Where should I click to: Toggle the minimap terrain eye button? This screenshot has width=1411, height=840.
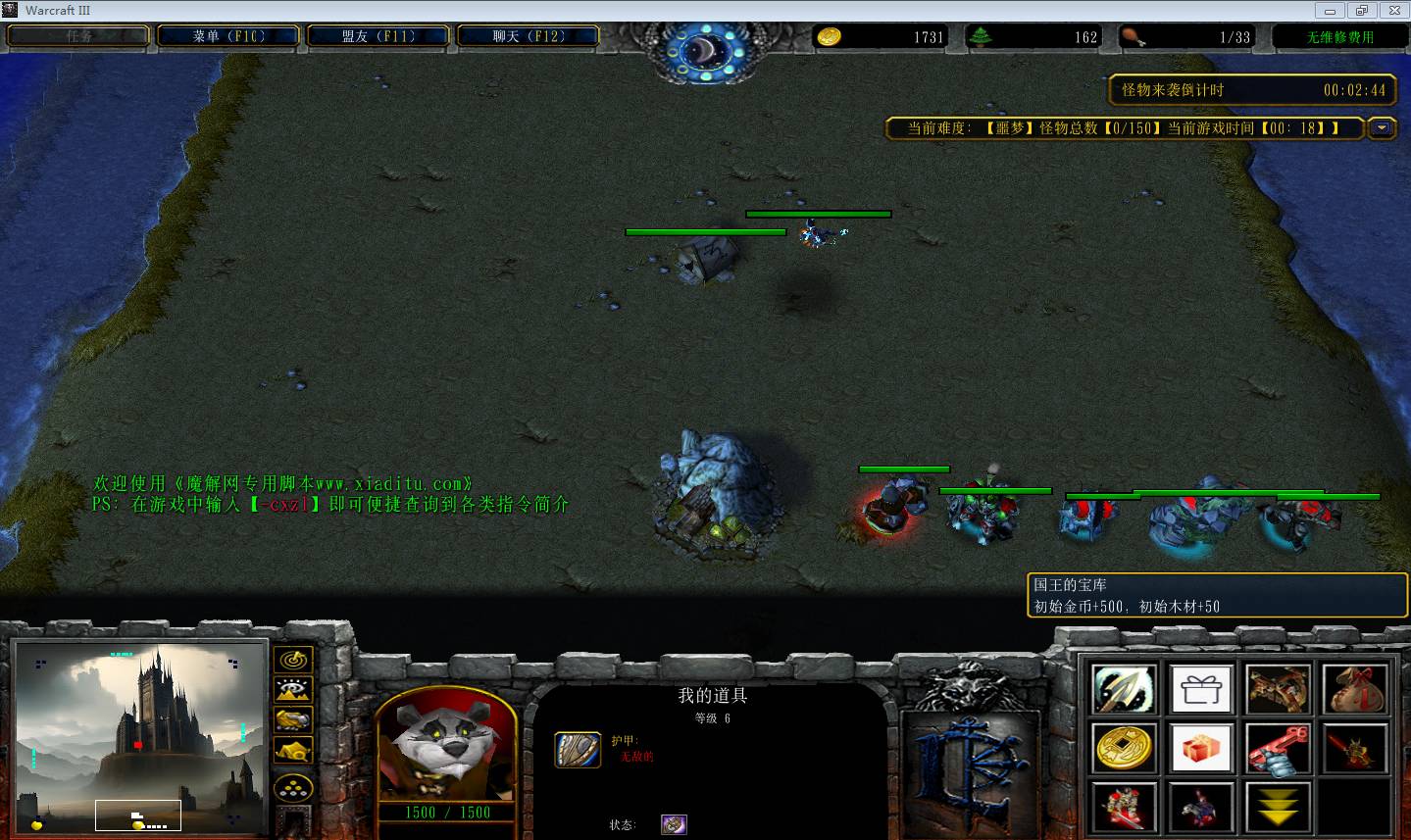pos(292,690)
